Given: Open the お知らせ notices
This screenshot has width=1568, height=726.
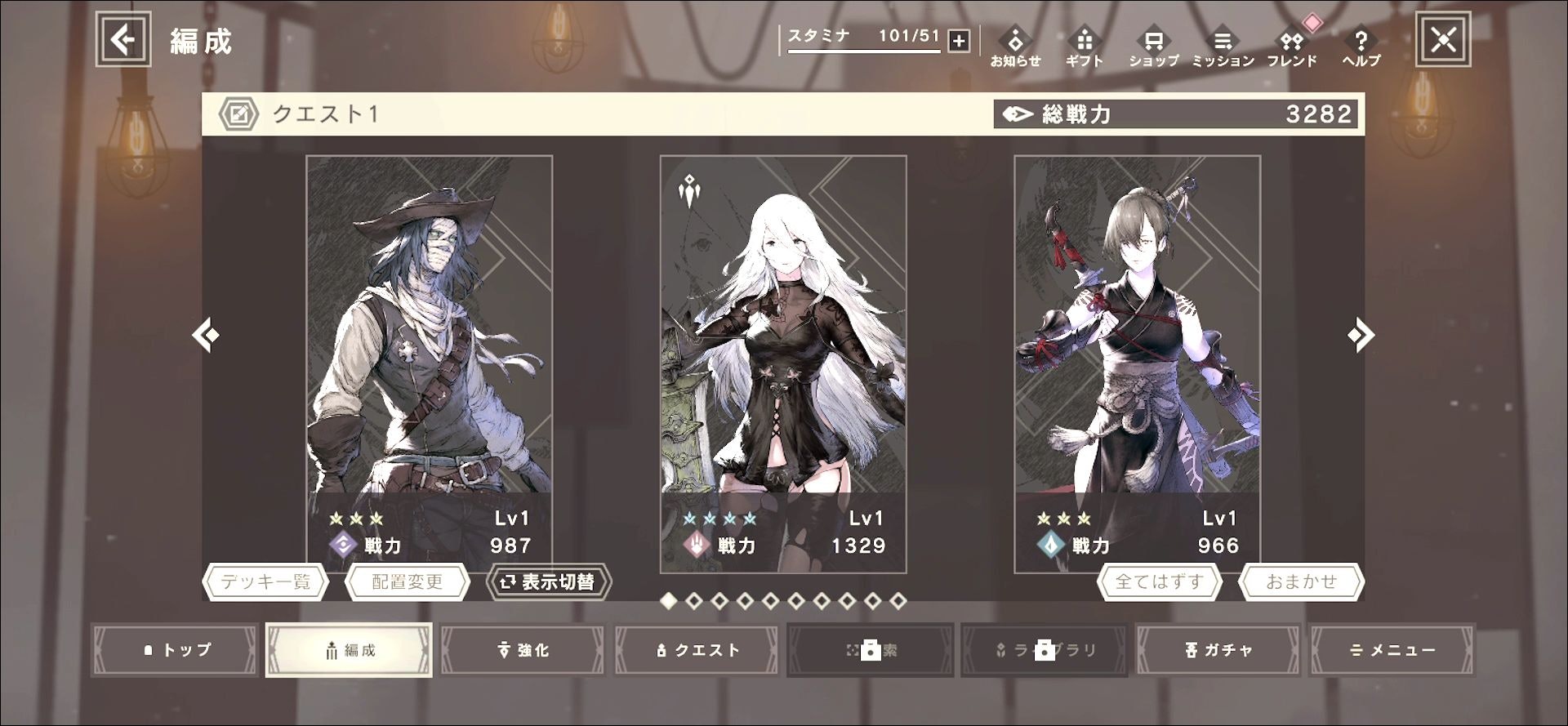Looking at the screenshot, I should pos(1015,47).
